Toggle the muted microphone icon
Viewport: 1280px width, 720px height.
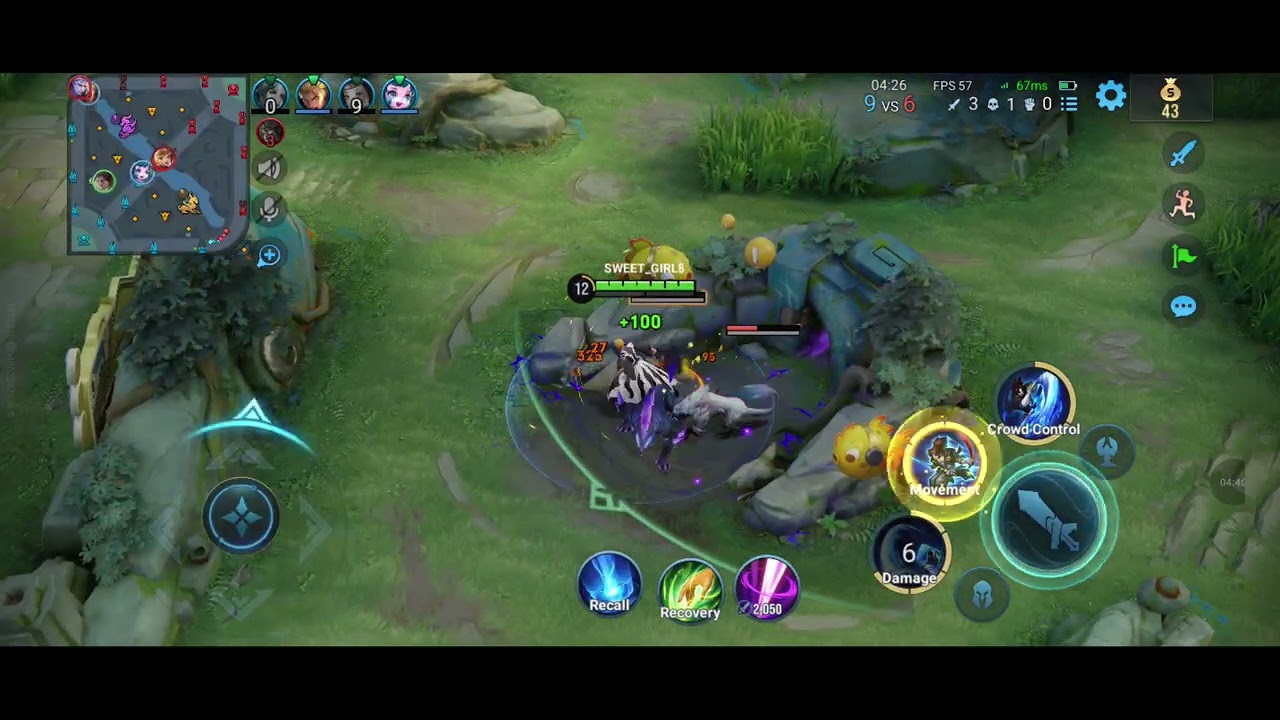click(269, 209)
